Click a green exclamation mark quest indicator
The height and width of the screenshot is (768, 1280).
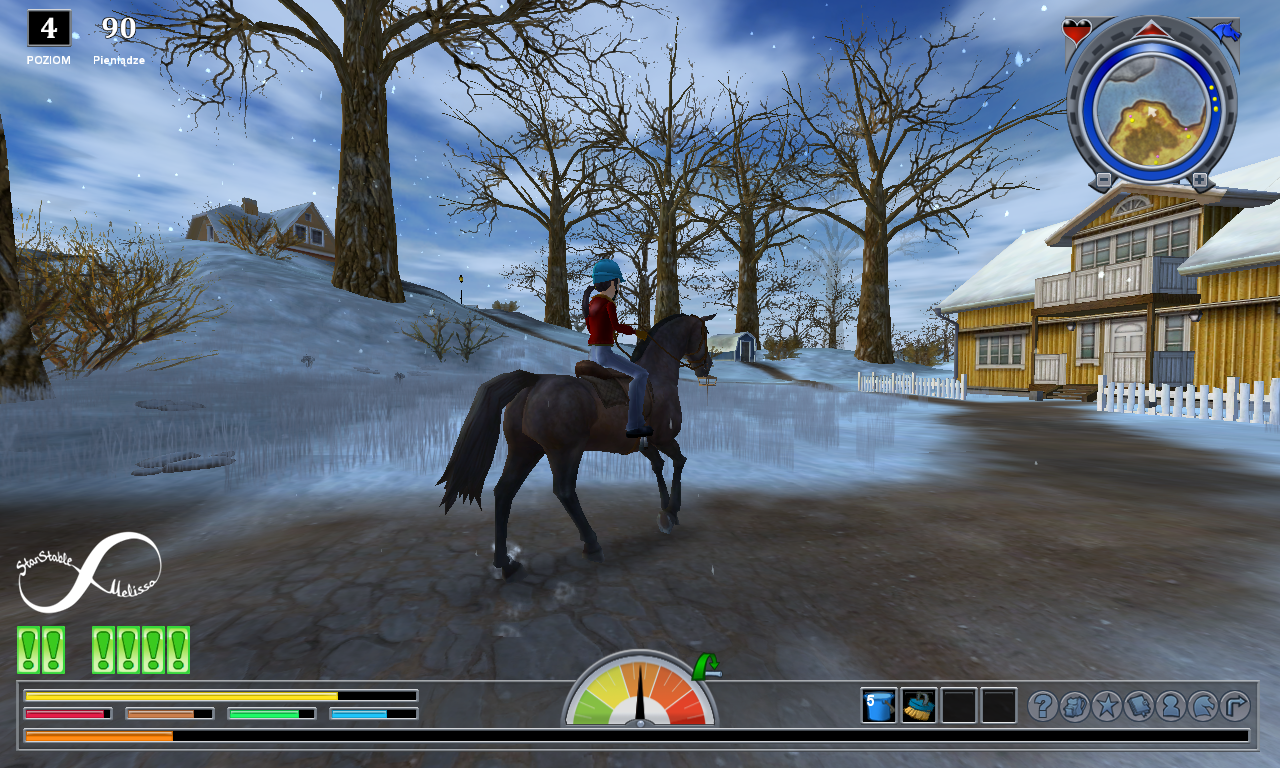[x=27, y=646]
